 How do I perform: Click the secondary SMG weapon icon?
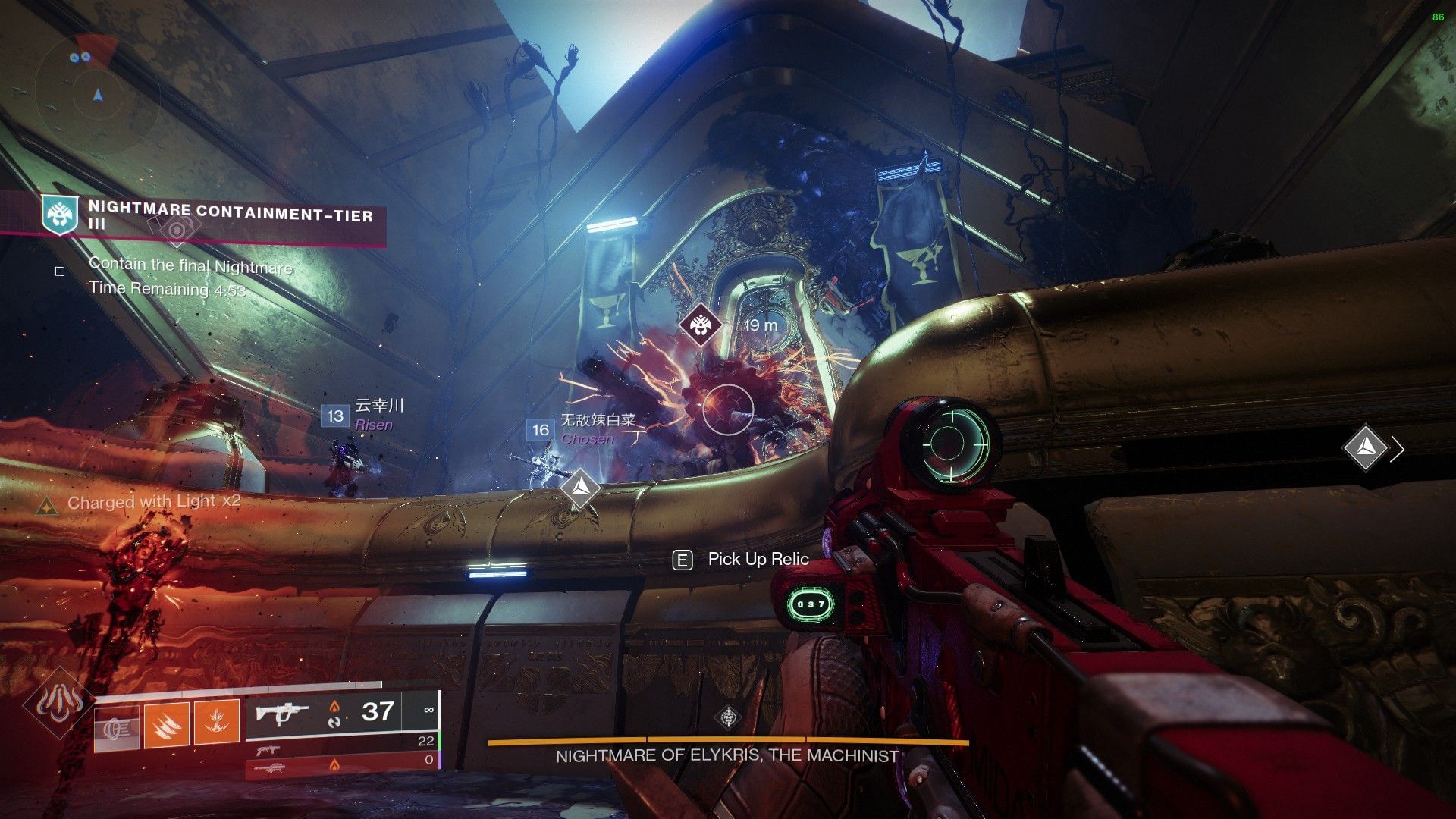268,750
